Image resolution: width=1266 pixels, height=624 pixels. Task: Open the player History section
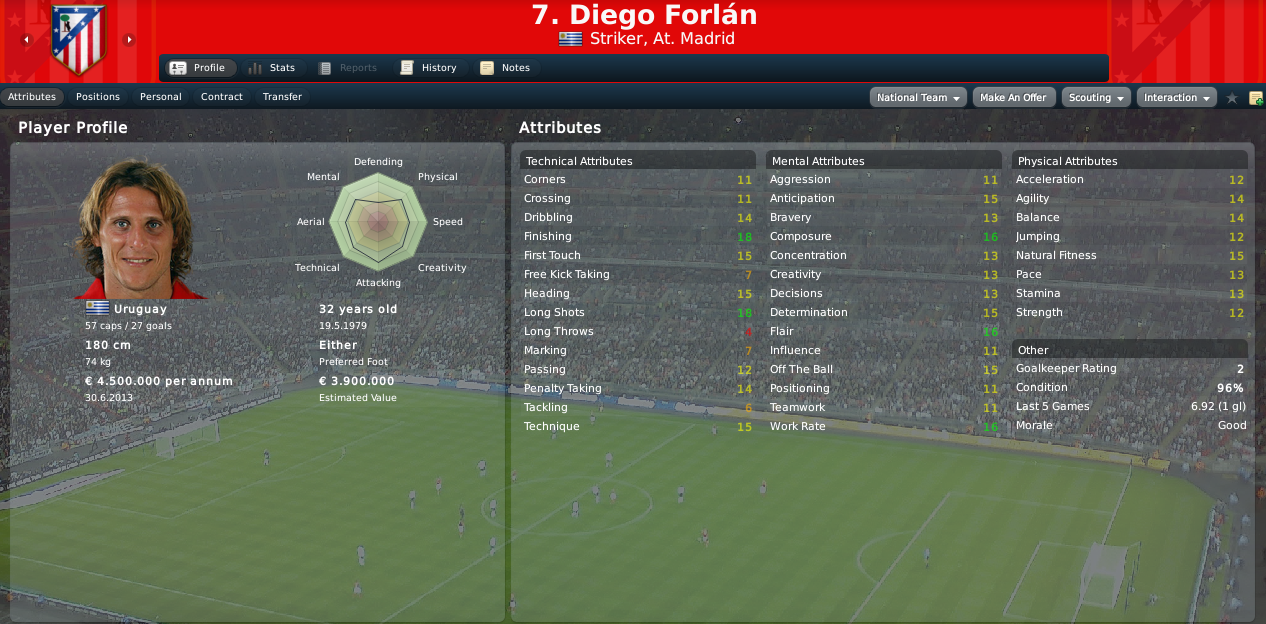point(428,68)
